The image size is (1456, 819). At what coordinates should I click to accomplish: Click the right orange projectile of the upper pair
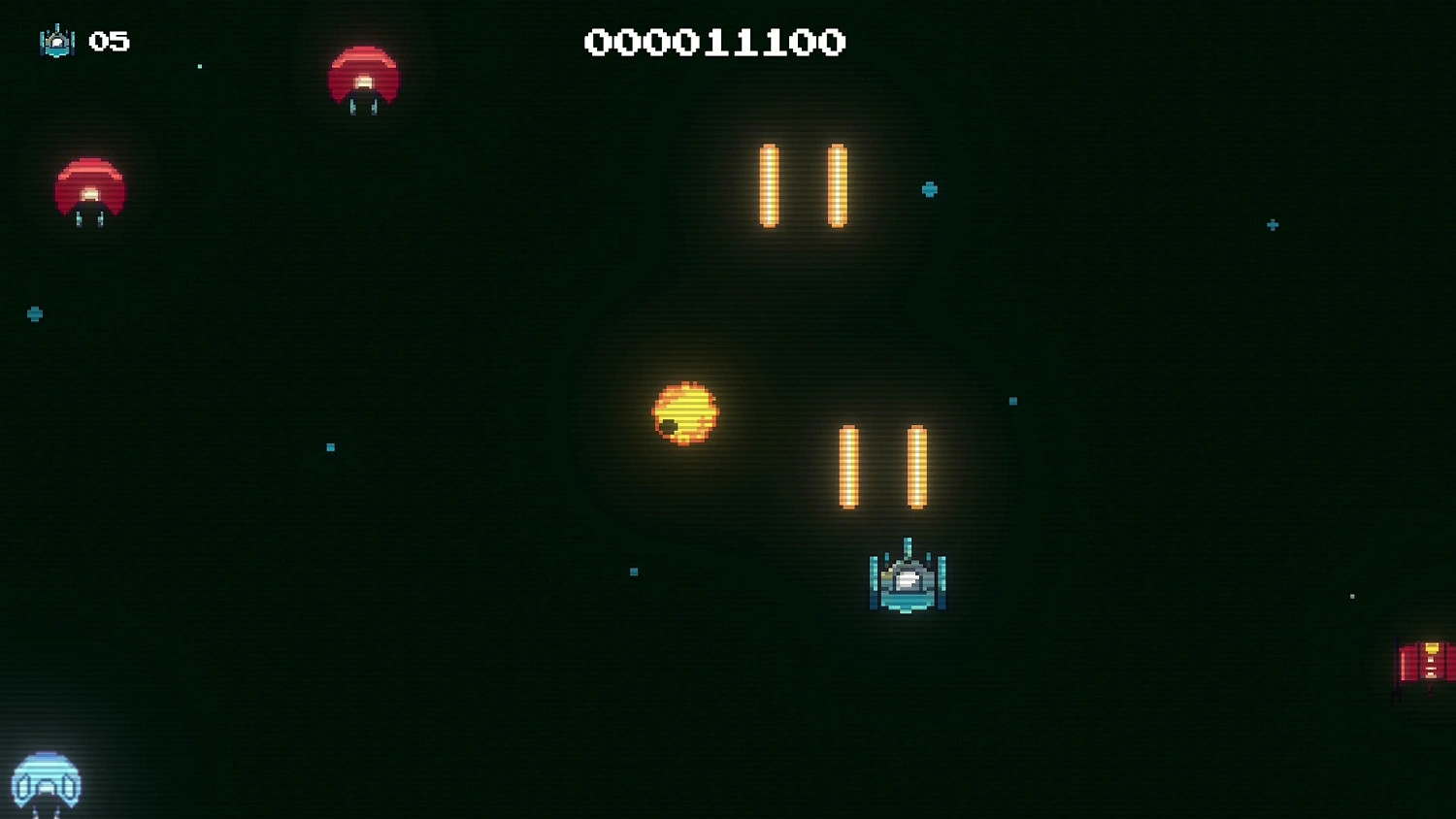[837, 186]
